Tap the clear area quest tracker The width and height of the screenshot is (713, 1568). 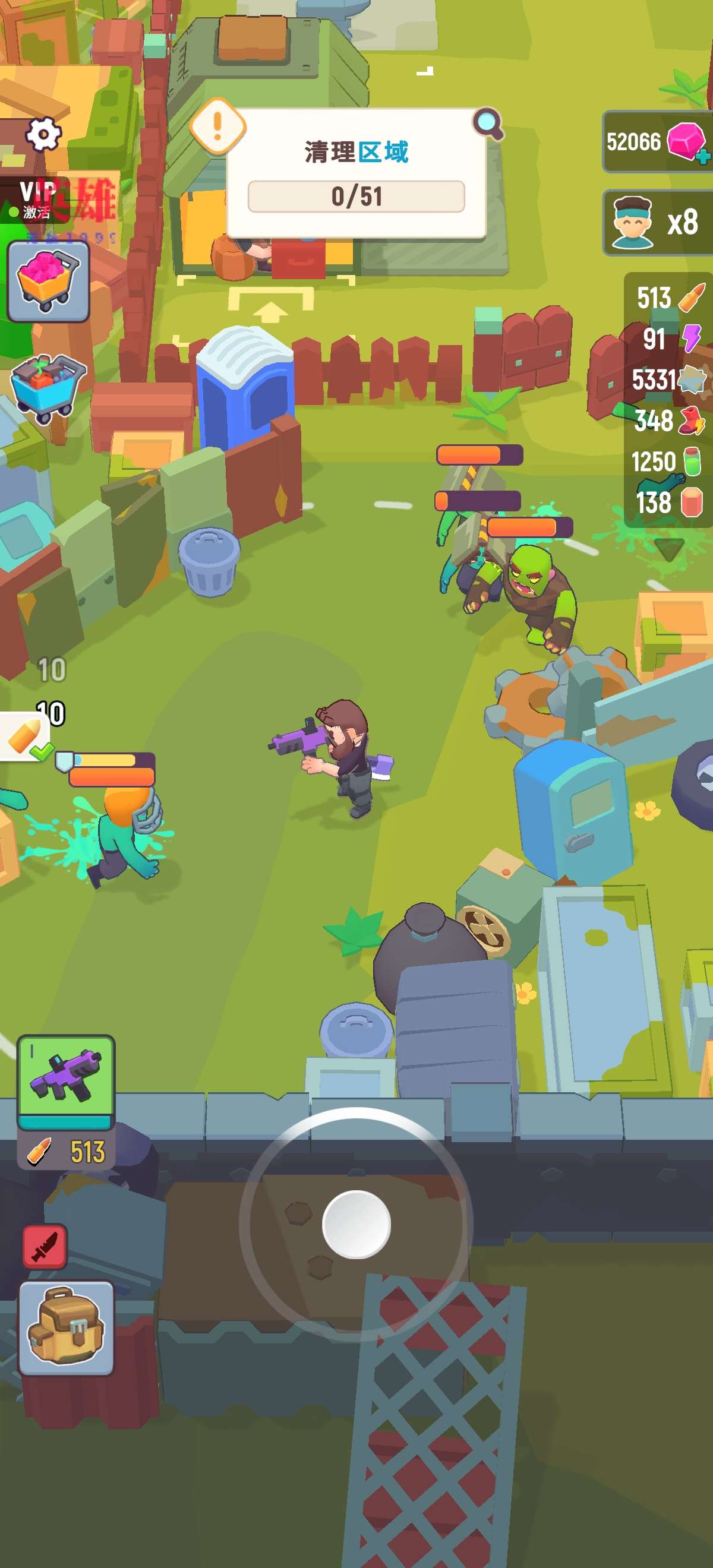click(356, 173)
